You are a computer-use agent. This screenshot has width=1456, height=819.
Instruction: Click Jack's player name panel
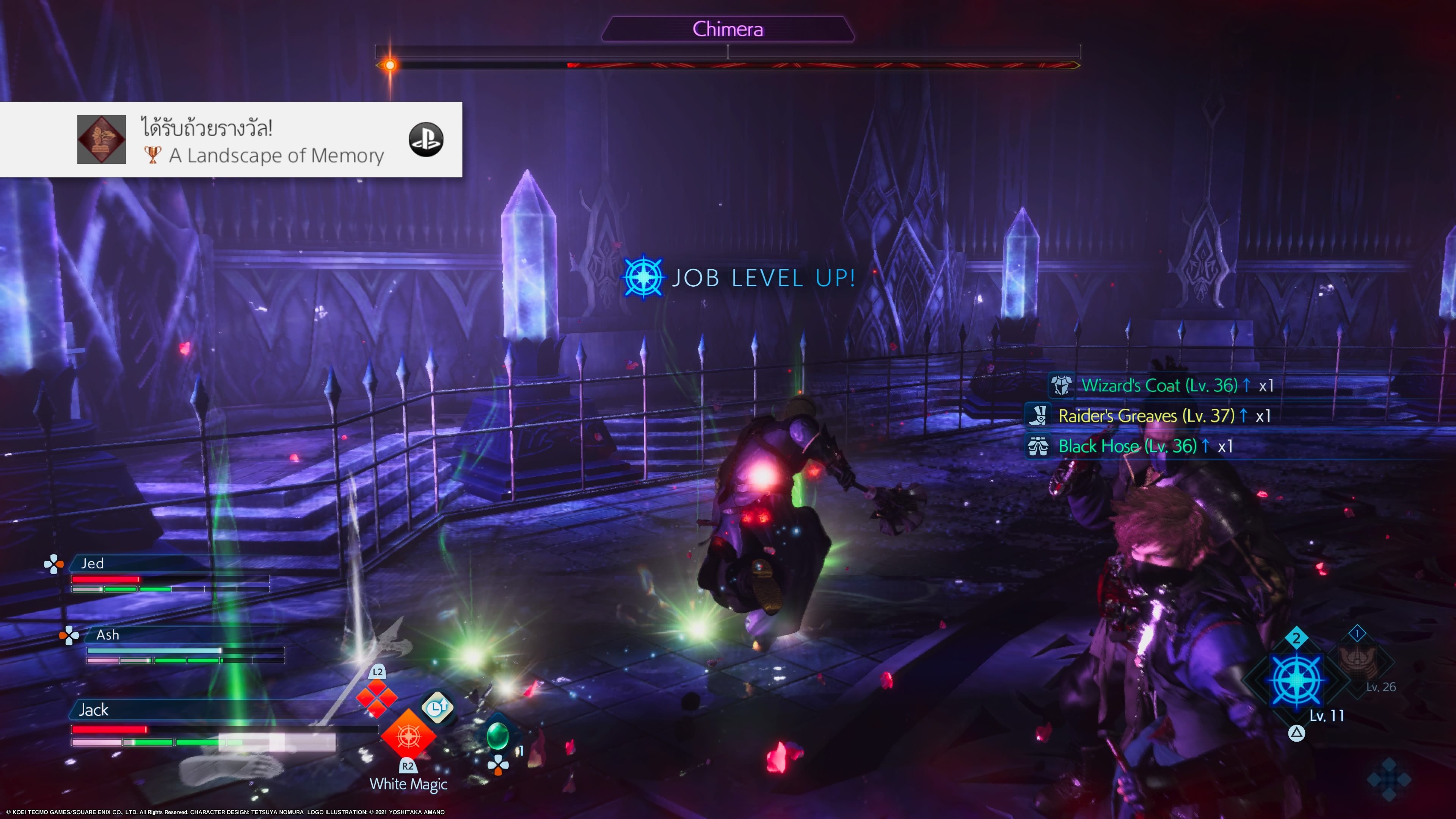[94, 710]
